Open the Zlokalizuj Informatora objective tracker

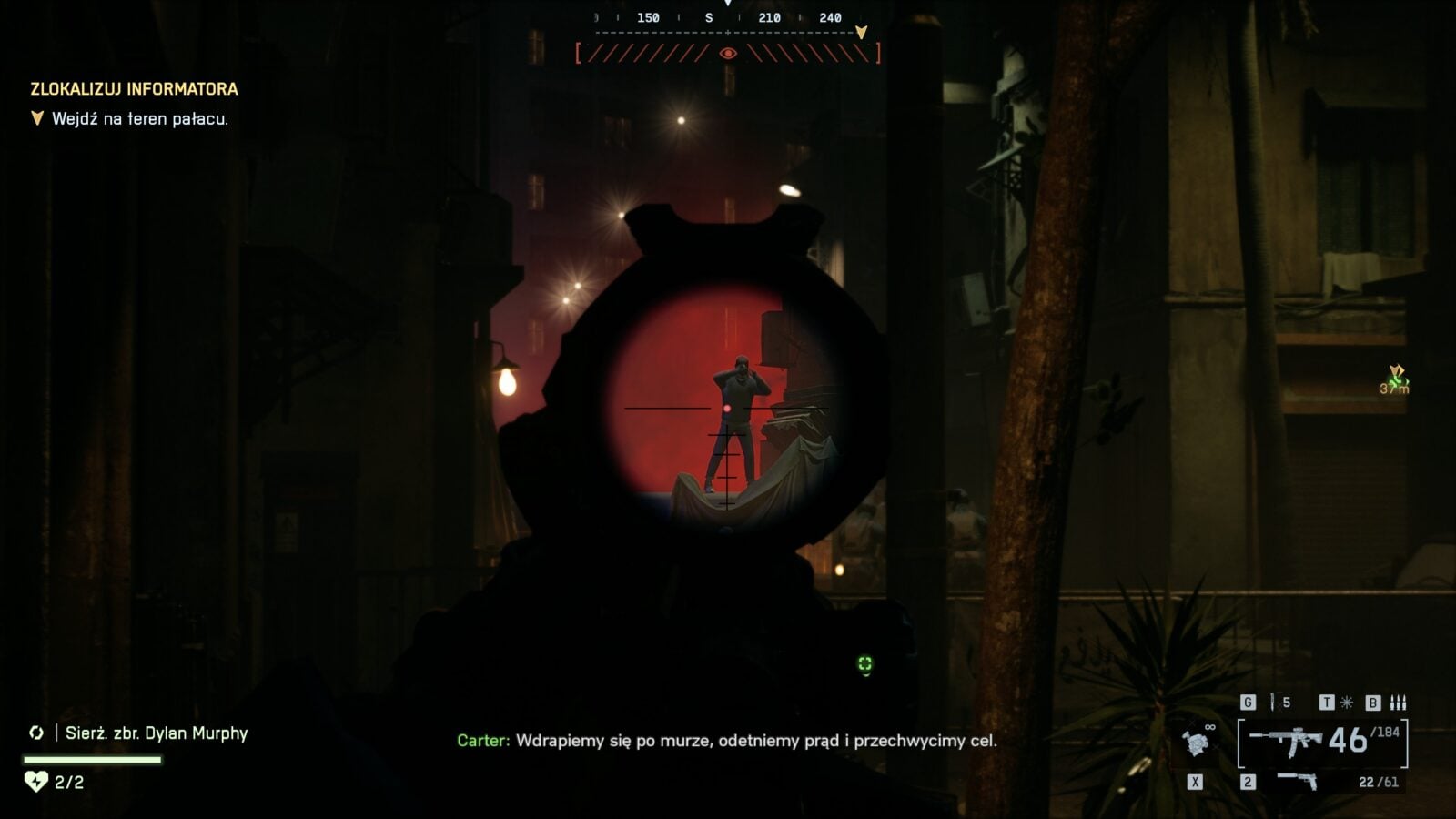click(x=135, y=89)
